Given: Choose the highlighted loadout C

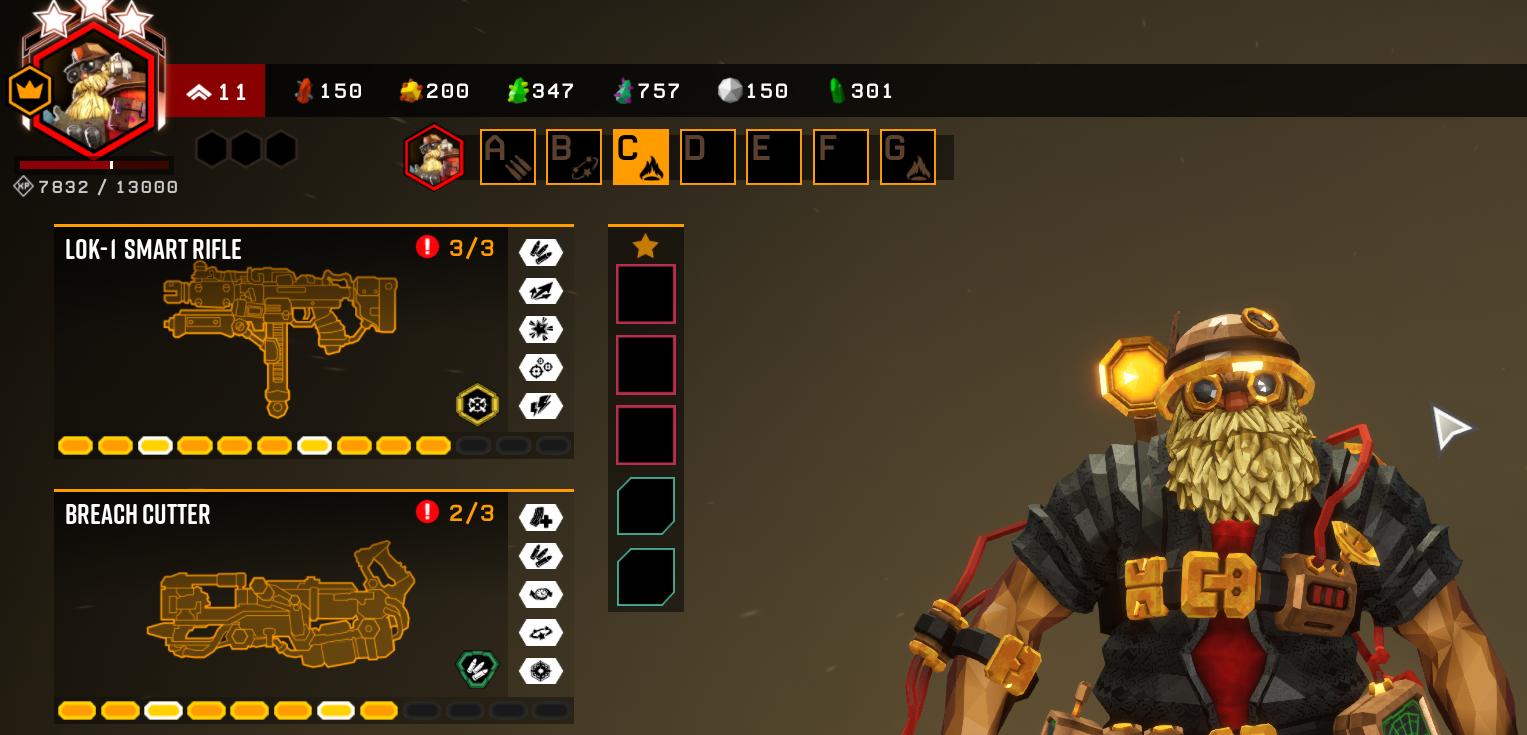Looking at the screenshot, I should (641, 157).
